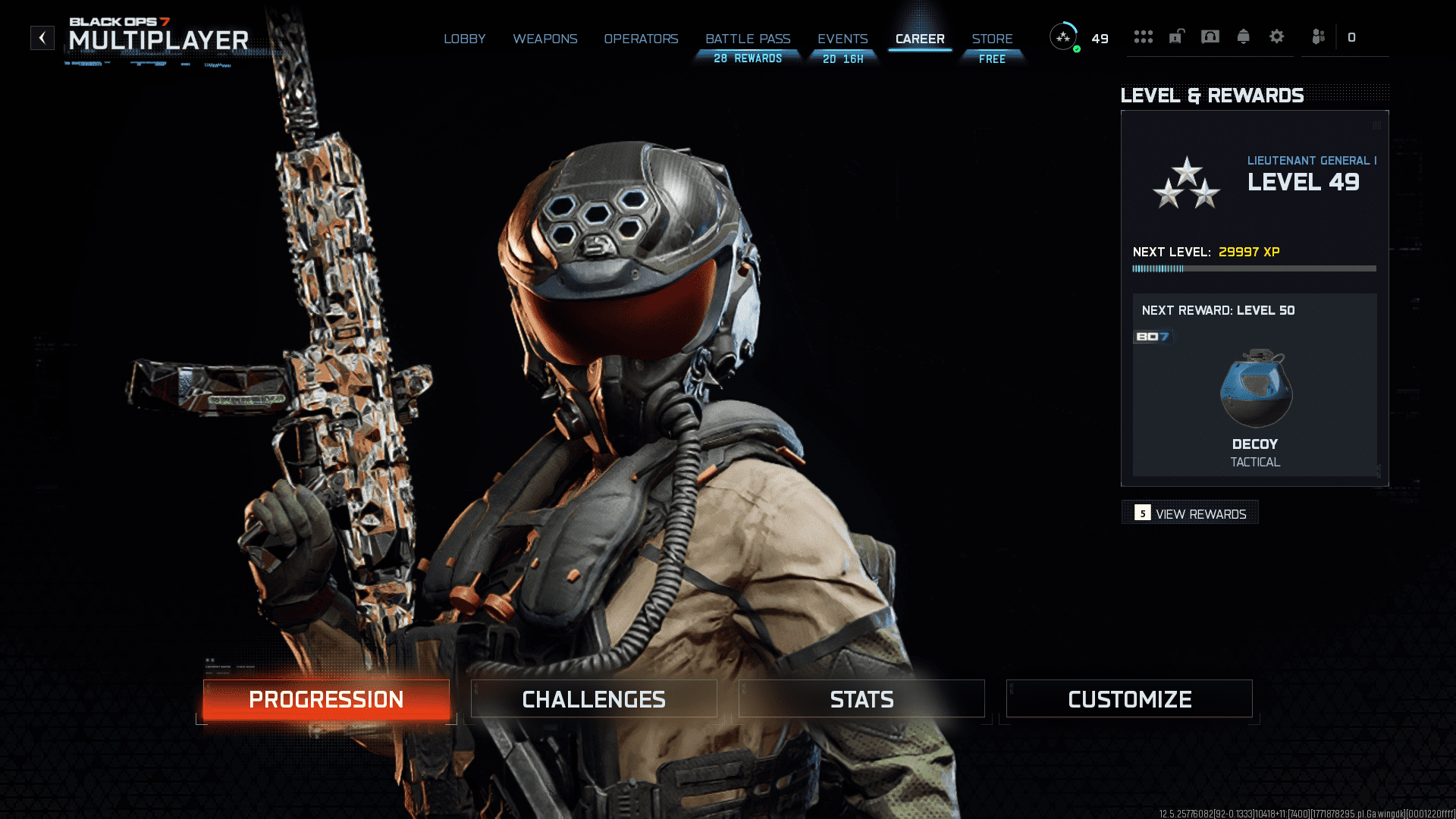
Task: Open the six-dot grid menu
Action: 1143,36
